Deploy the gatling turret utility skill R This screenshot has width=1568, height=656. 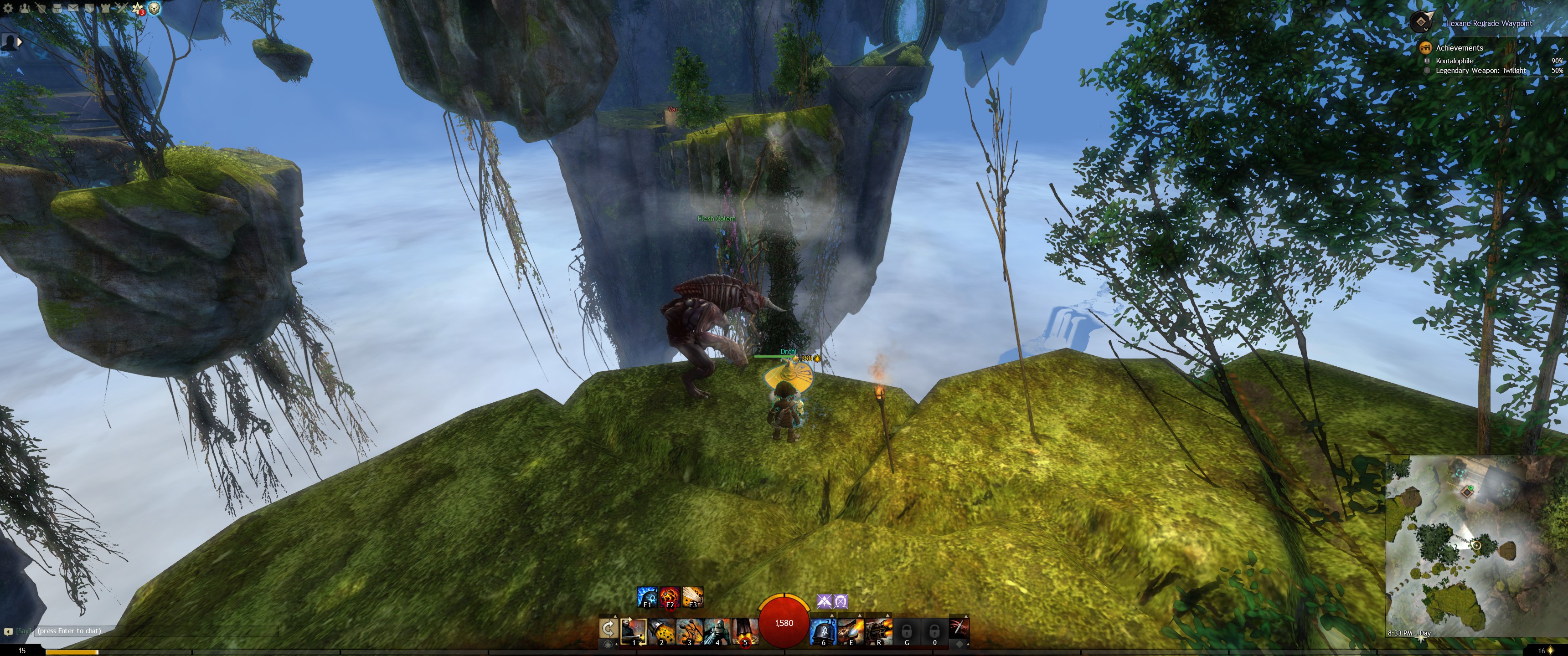click(x=879, y=630)
